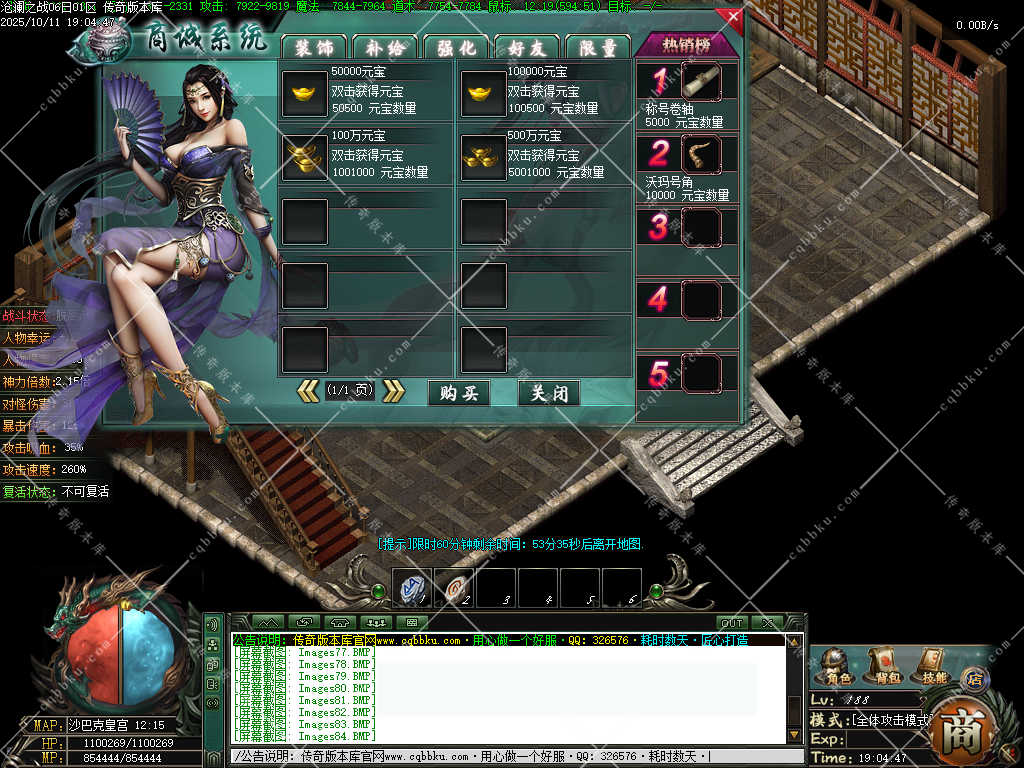The image size is (1024, 768).
Task: Switch to the 装饰 shop tab
Action: (314, 47)
